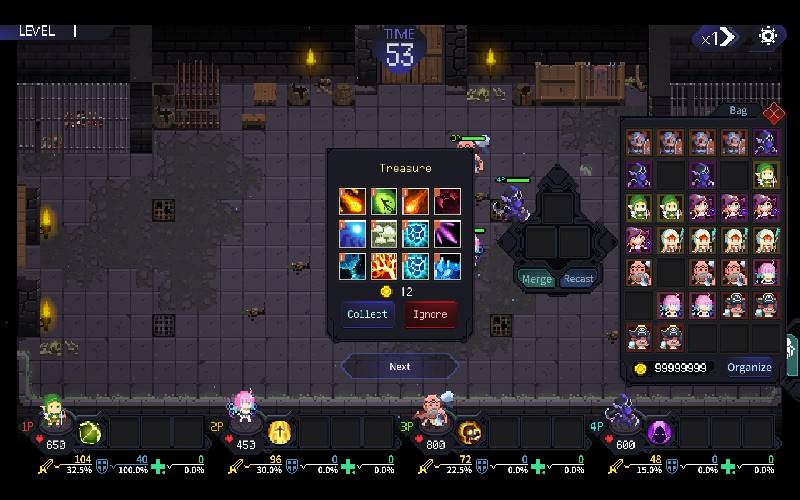
Task: Select the pale cloud puffs treasure
Action: (x=384, y=234)
